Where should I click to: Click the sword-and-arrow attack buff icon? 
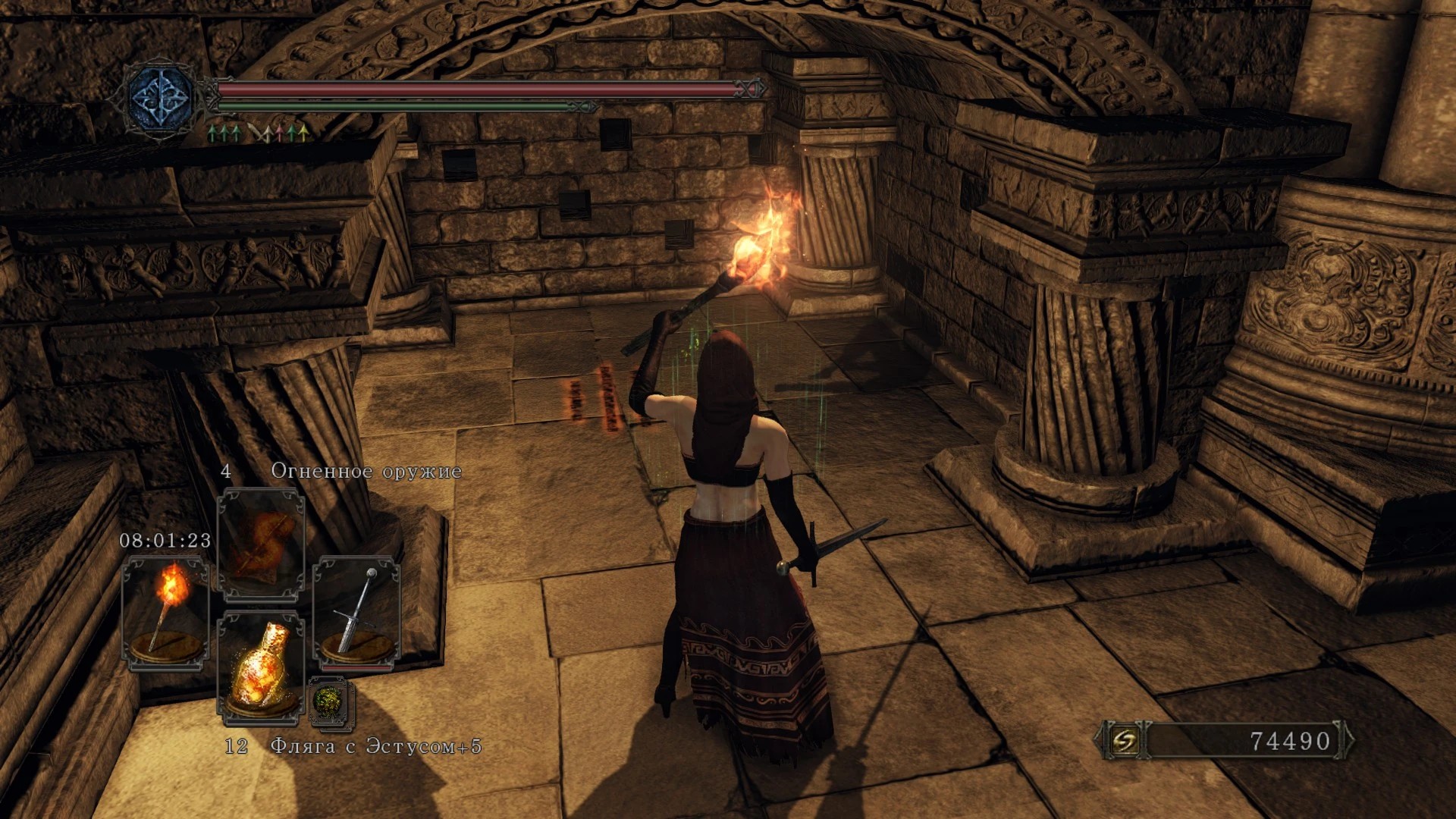259,134
